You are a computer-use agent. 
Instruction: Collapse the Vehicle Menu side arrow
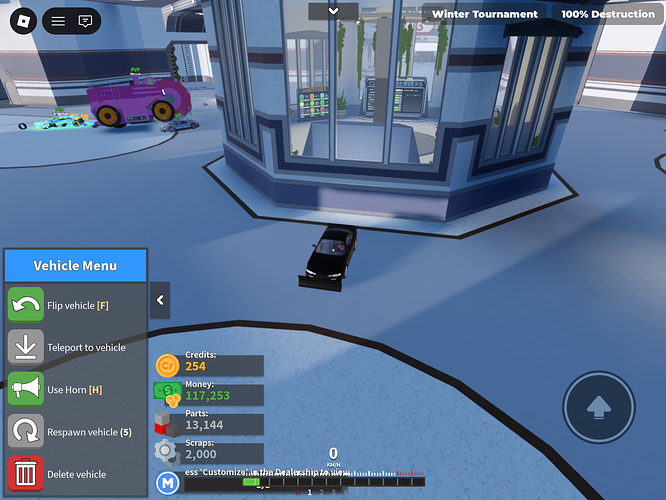click(x=160, y=299)
